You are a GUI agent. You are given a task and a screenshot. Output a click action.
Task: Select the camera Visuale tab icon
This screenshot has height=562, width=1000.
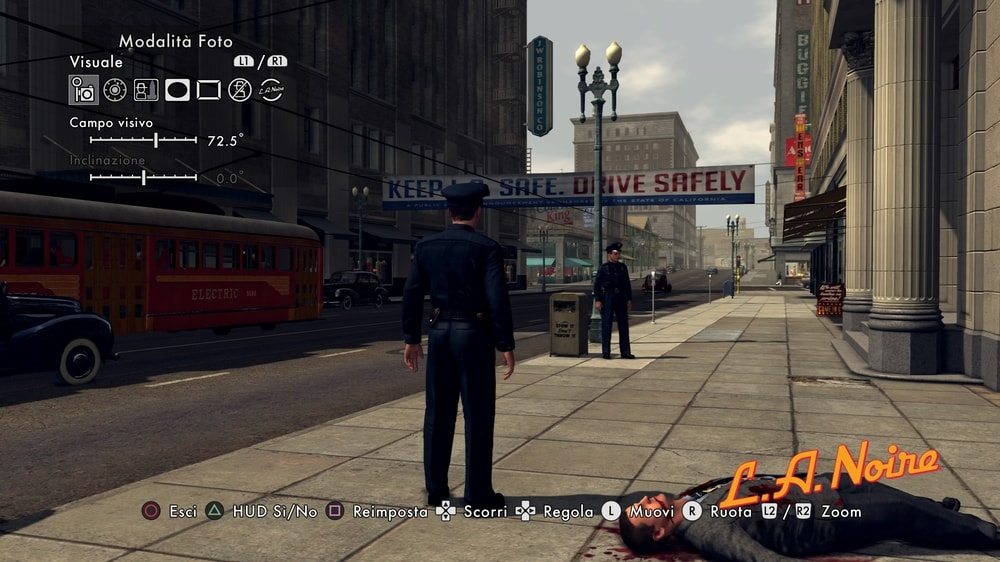(84, 90)
